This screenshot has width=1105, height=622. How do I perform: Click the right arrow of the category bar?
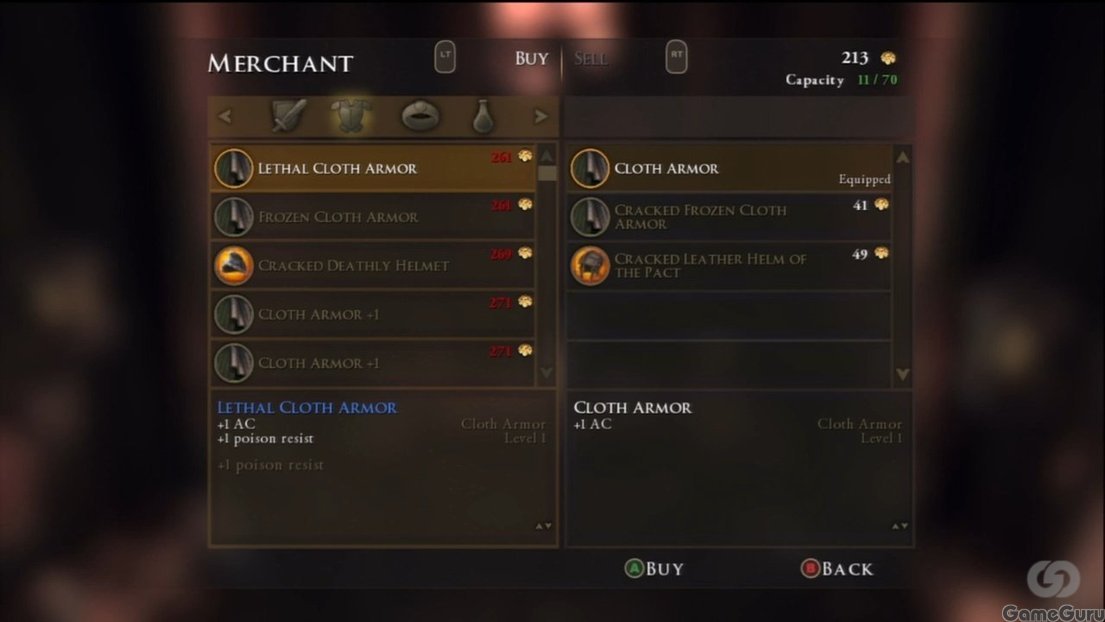[541, 117]
